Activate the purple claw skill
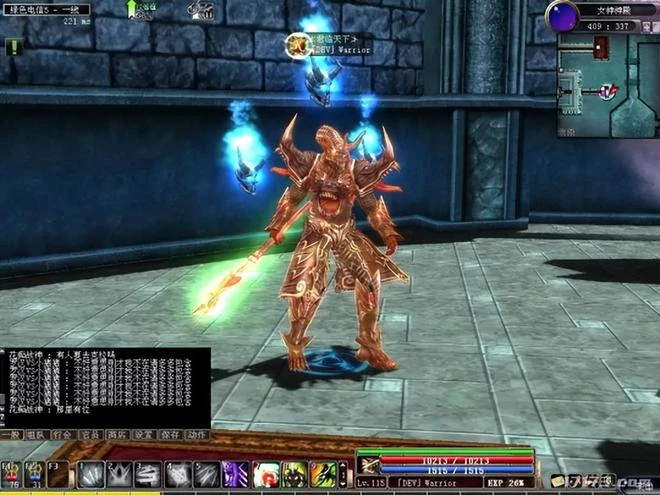660x495 pixels. pyautogui.click(x=236, y=474)
